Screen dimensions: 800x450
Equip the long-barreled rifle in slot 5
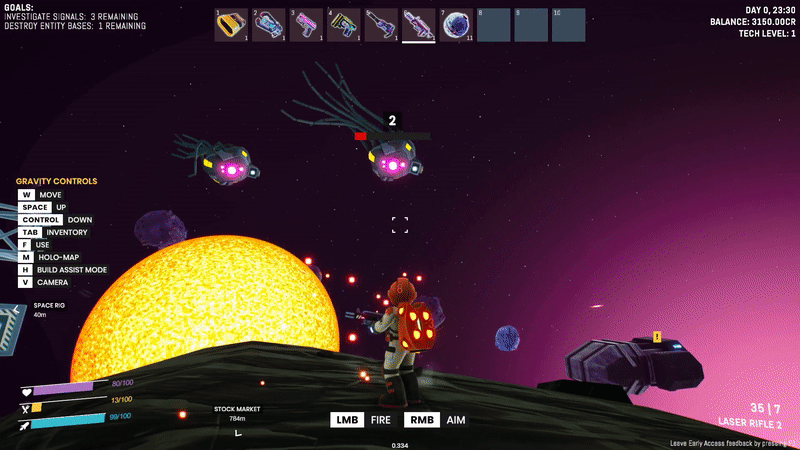pyautogui.click(x=381, y=25)
